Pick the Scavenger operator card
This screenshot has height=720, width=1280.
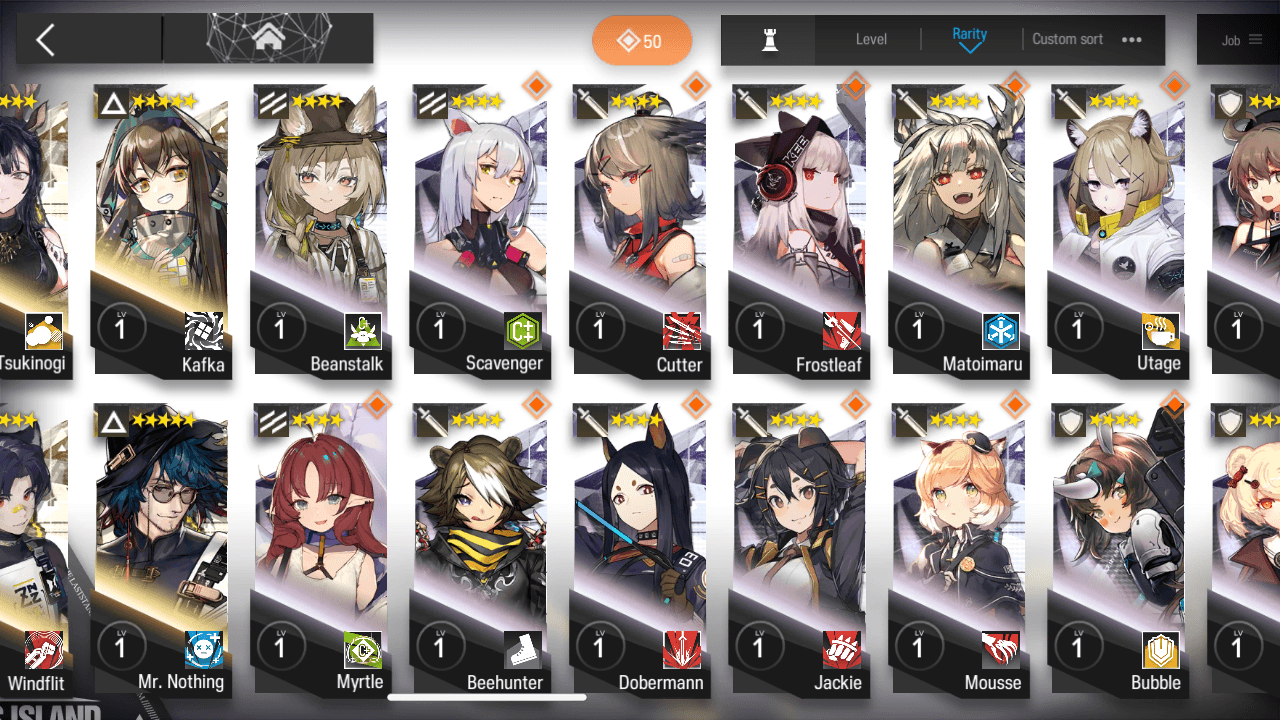(x=480, y=230)
